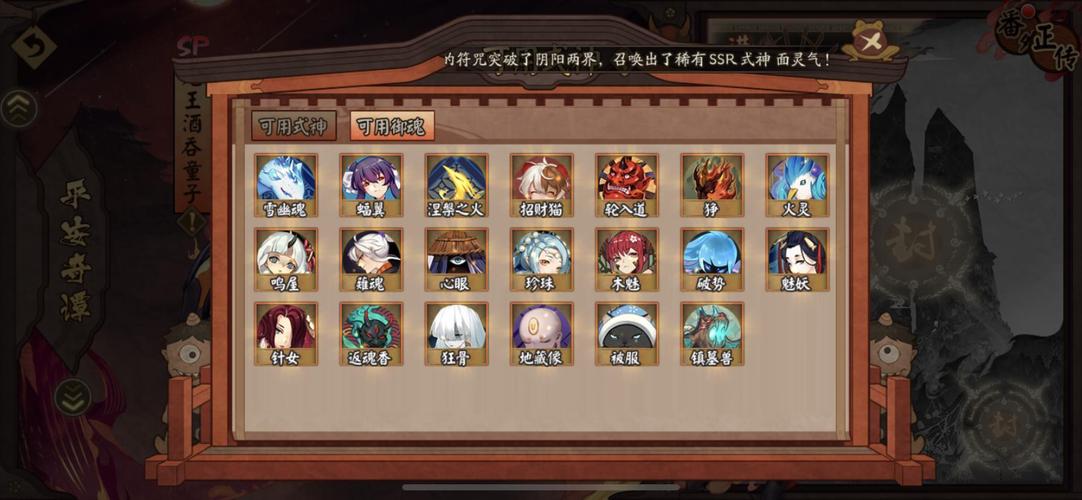Choose the 雪幽魂 soul icon
The width and height of the screenshot is (1082, 500).
tap(286, 180)
